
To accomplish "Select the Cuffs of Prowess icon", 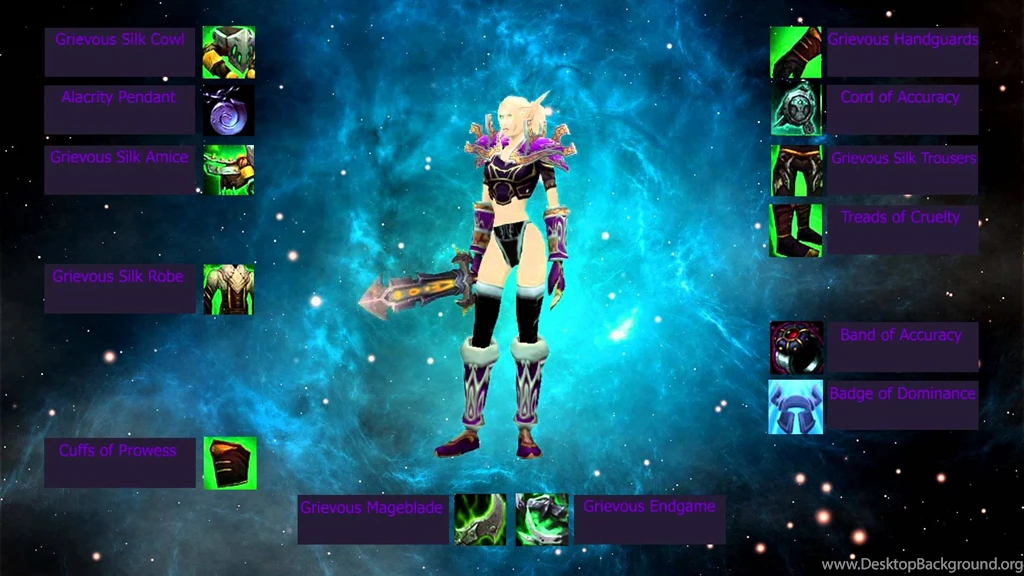I will pyautogui.click(x=229, y=463).
